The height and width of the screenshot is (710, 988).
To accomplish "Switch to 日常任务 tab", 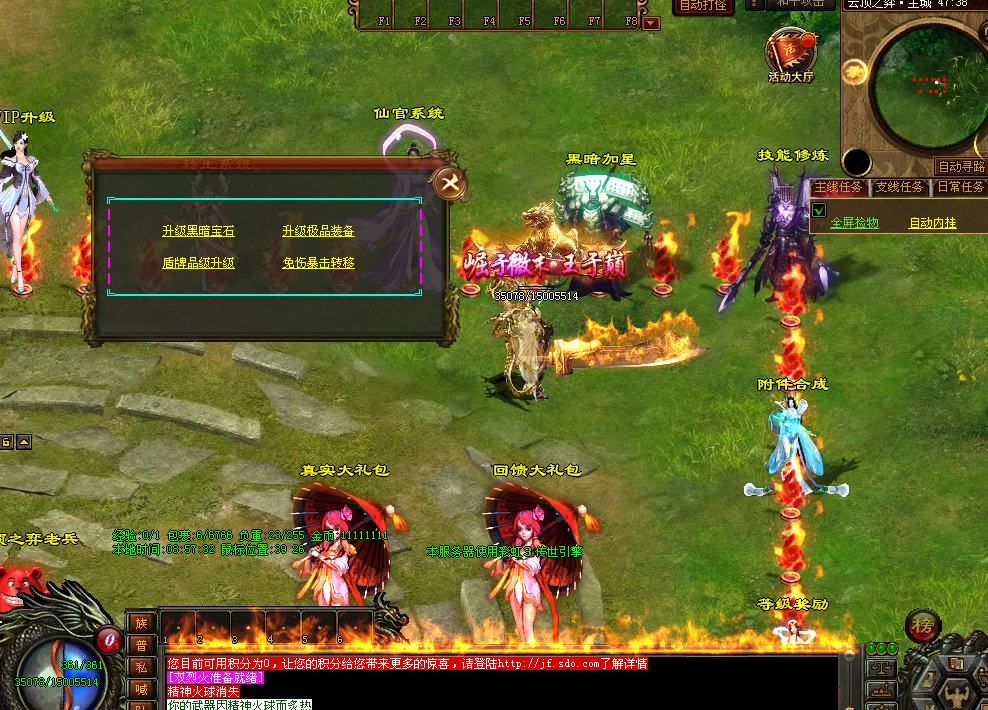I will (x=960, y=187).
